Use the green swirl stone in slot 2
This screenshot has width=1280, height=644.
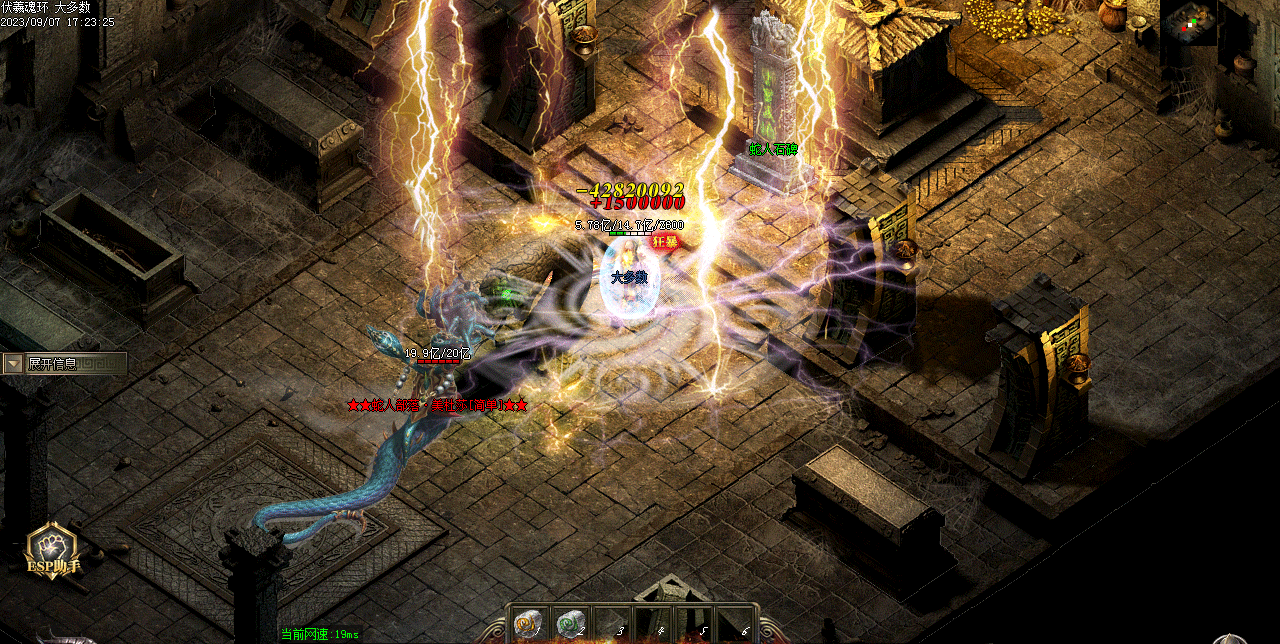click(570, 624)
